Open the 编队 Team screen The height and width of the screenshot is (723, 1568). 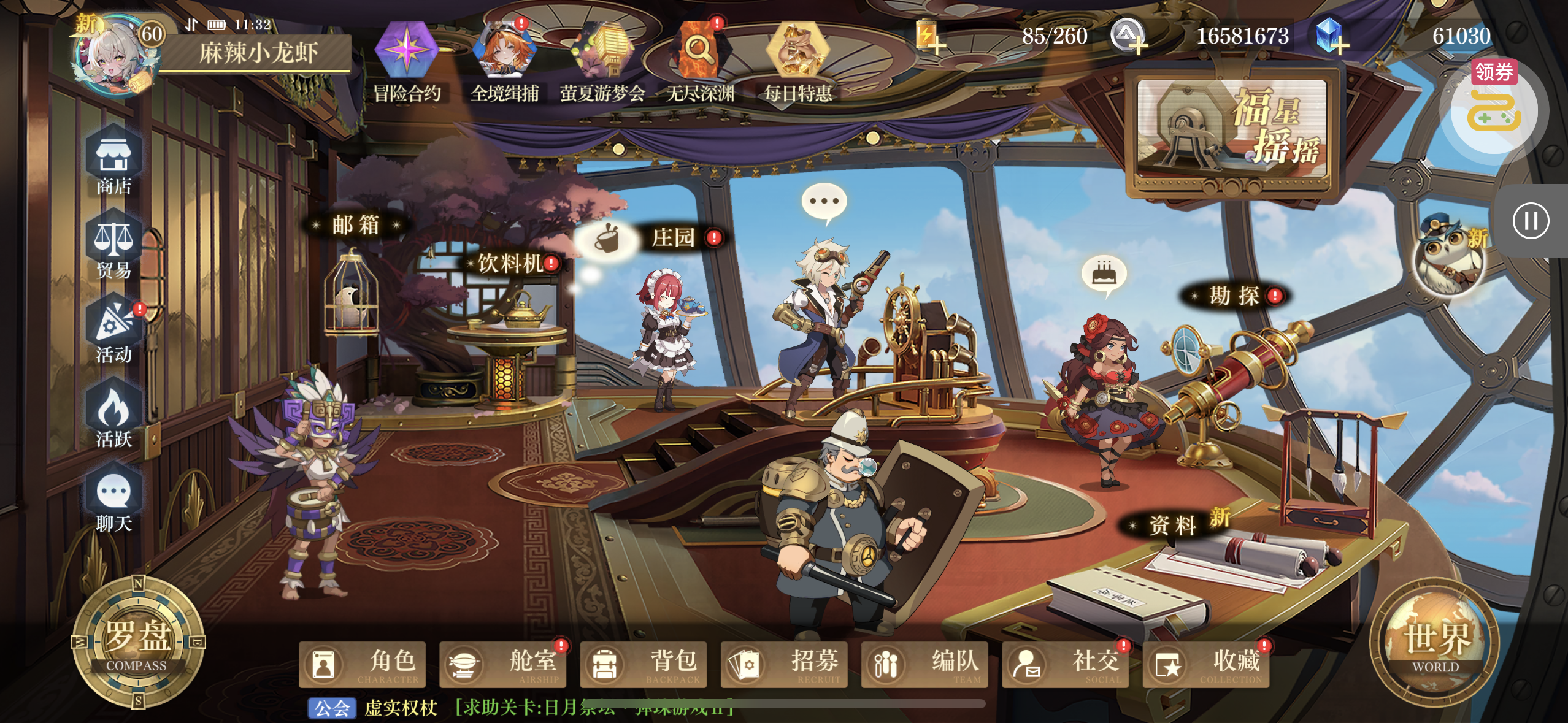[x=924, y=664]
